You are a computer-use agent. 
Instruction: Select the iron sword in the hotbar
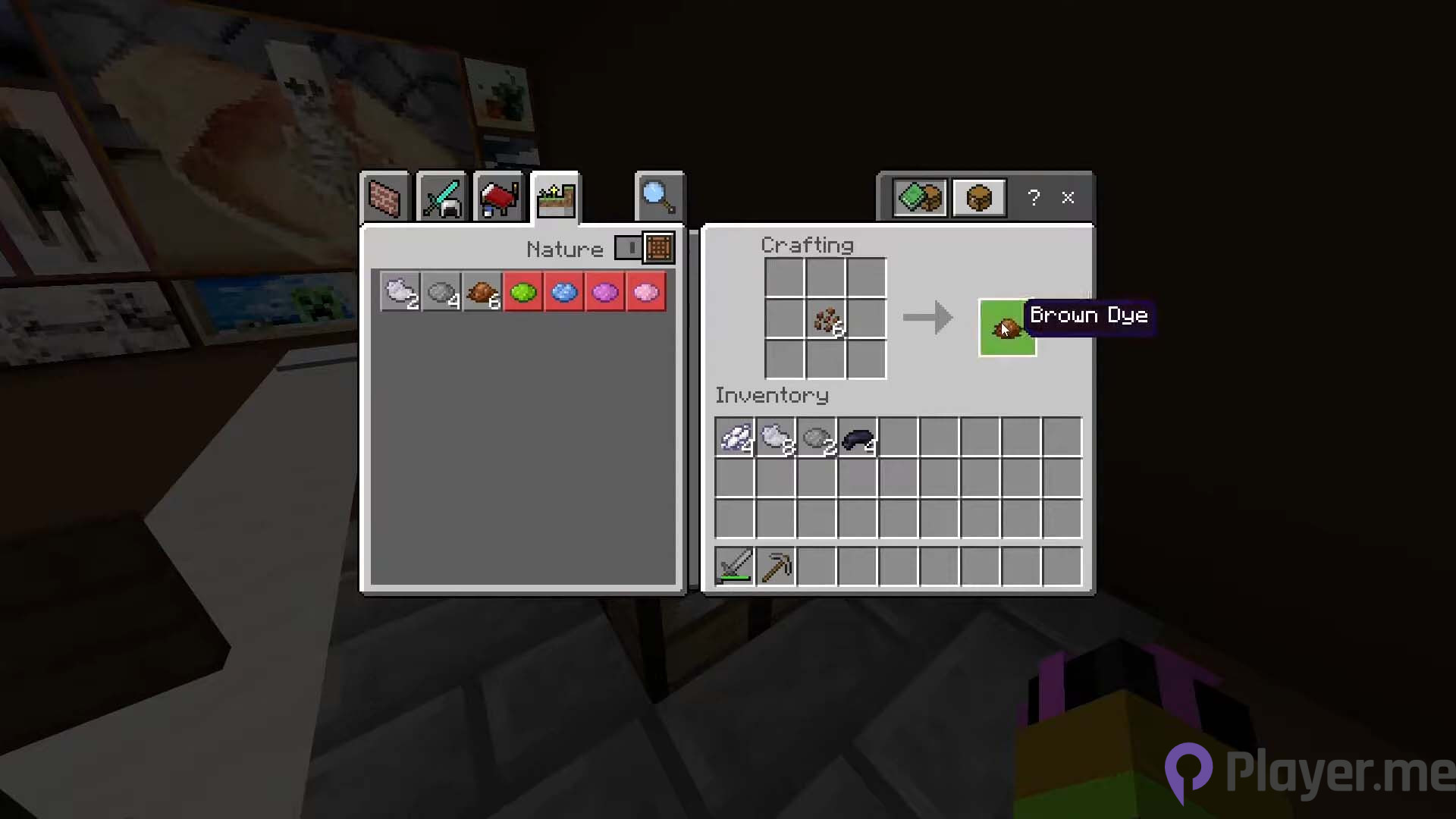pos(734,566)
